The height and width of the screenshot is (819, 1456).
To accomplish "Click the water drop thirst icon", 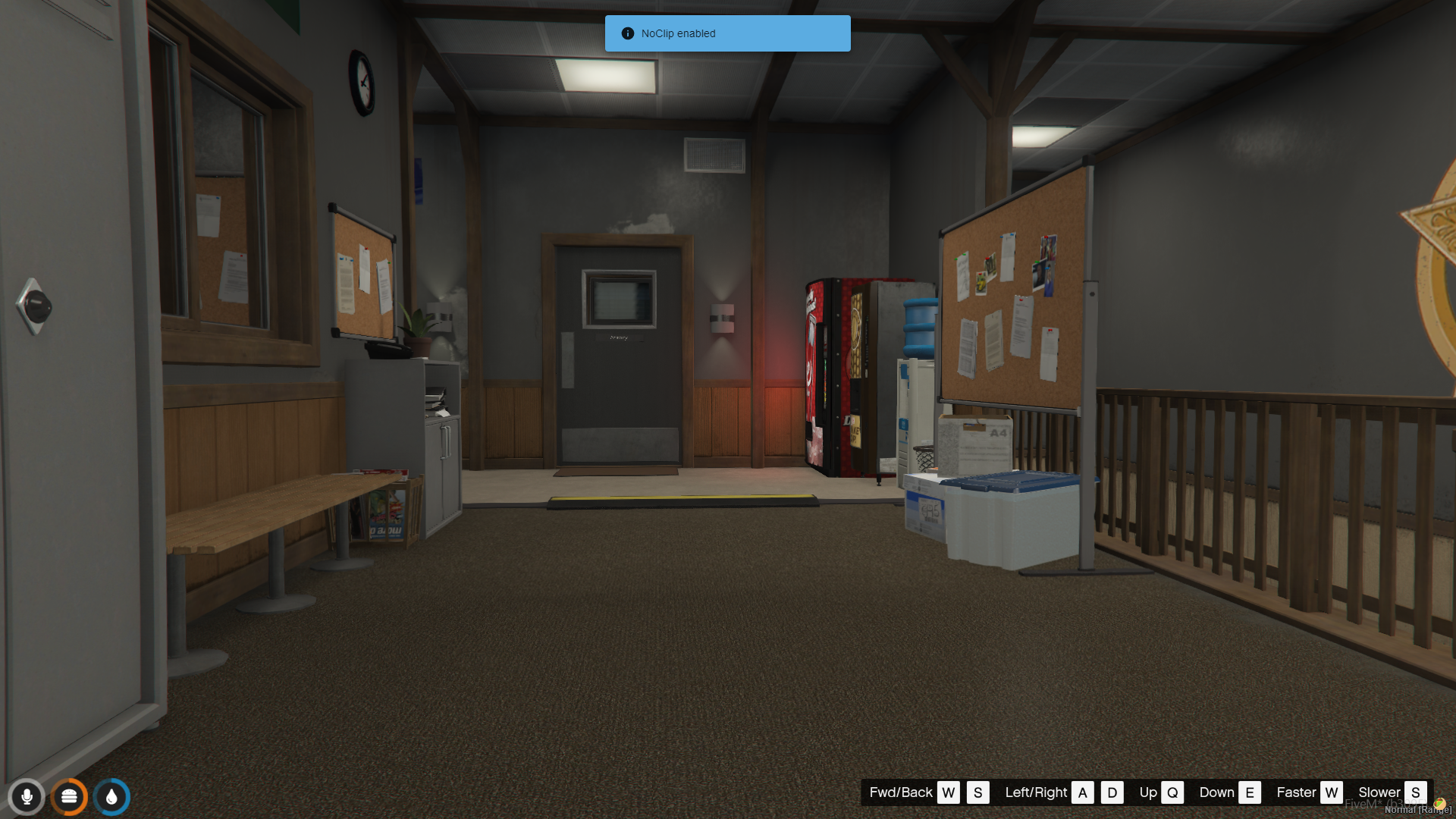I will click(111, 797).
